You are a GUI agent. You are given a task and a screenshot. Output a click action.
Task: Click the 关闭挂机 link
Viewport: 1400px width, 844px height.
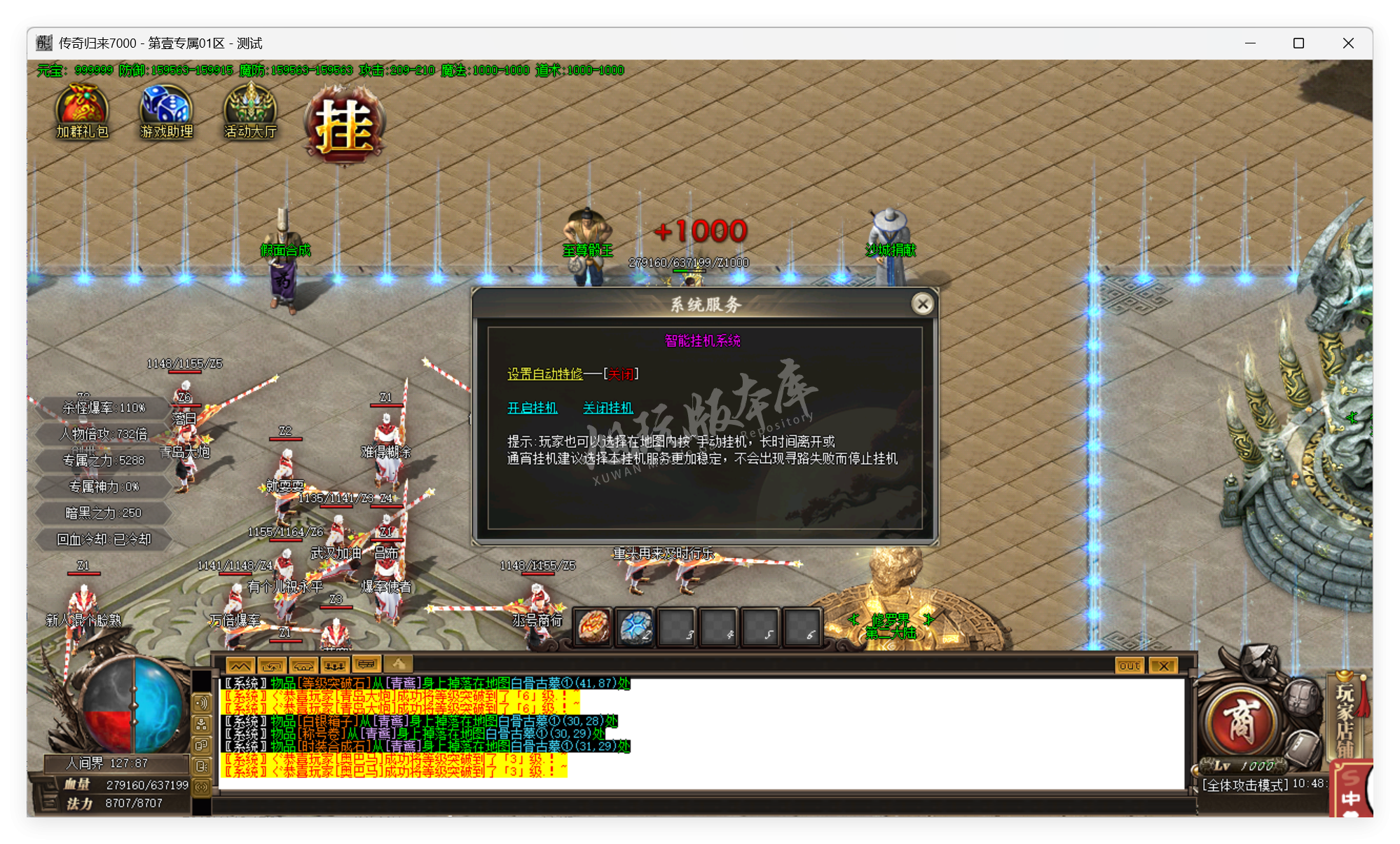pyautogui.click(x=607, y=407)
